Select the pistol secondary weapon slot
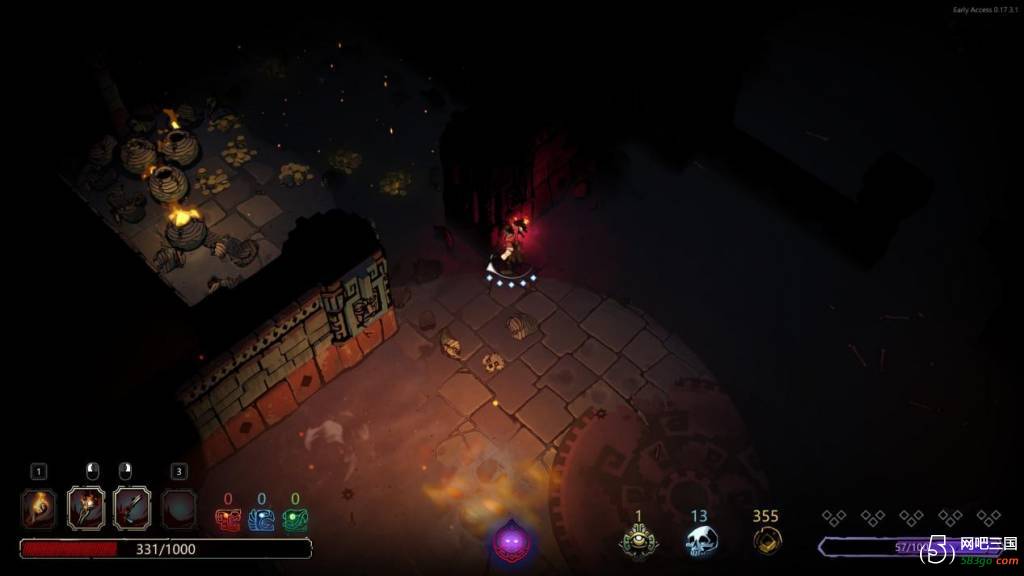 (x=132, y=508)
